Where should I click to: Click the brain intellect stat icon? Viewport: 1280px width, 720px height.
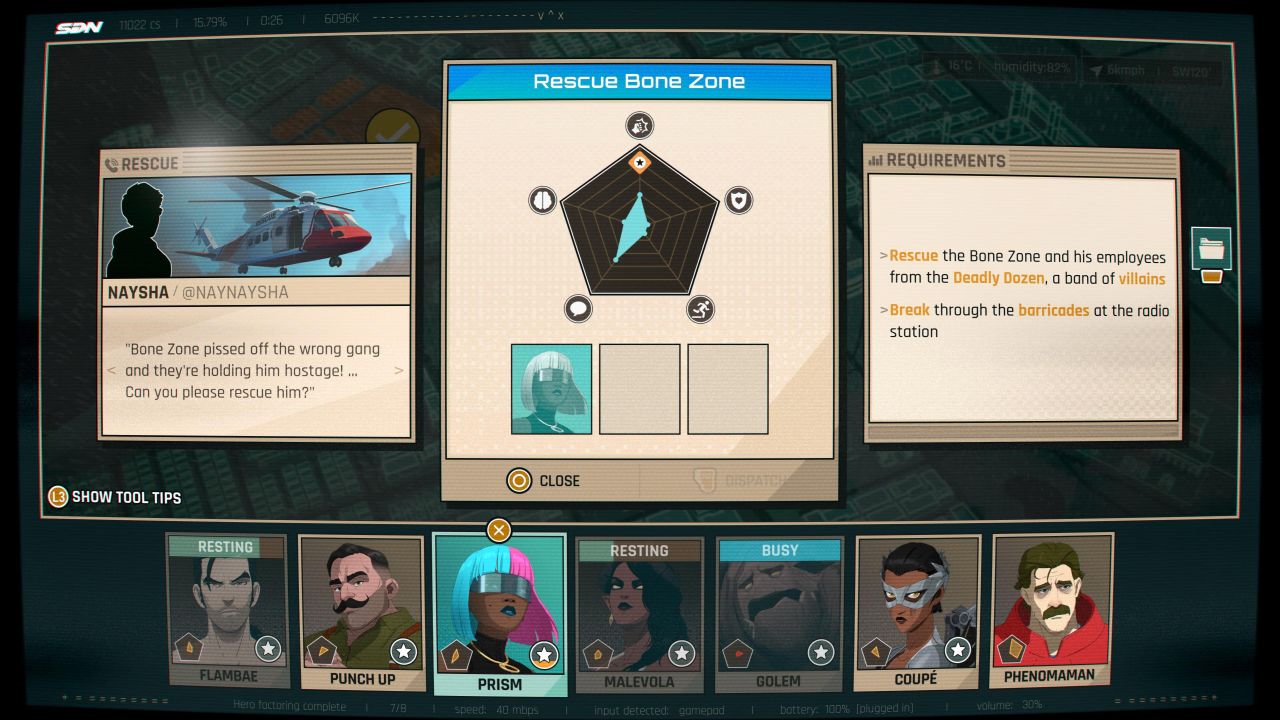tap(542, 200)
